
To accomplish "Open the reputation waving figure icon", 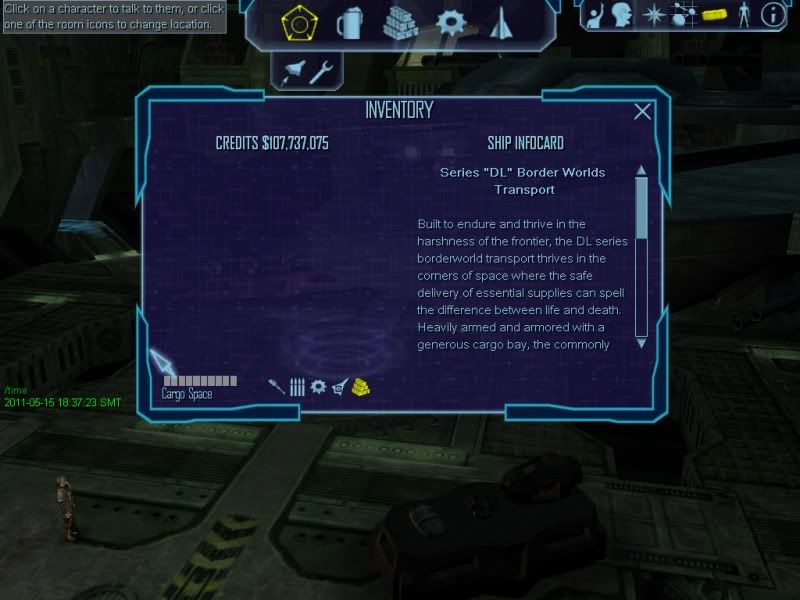I will tap(596, 15).
